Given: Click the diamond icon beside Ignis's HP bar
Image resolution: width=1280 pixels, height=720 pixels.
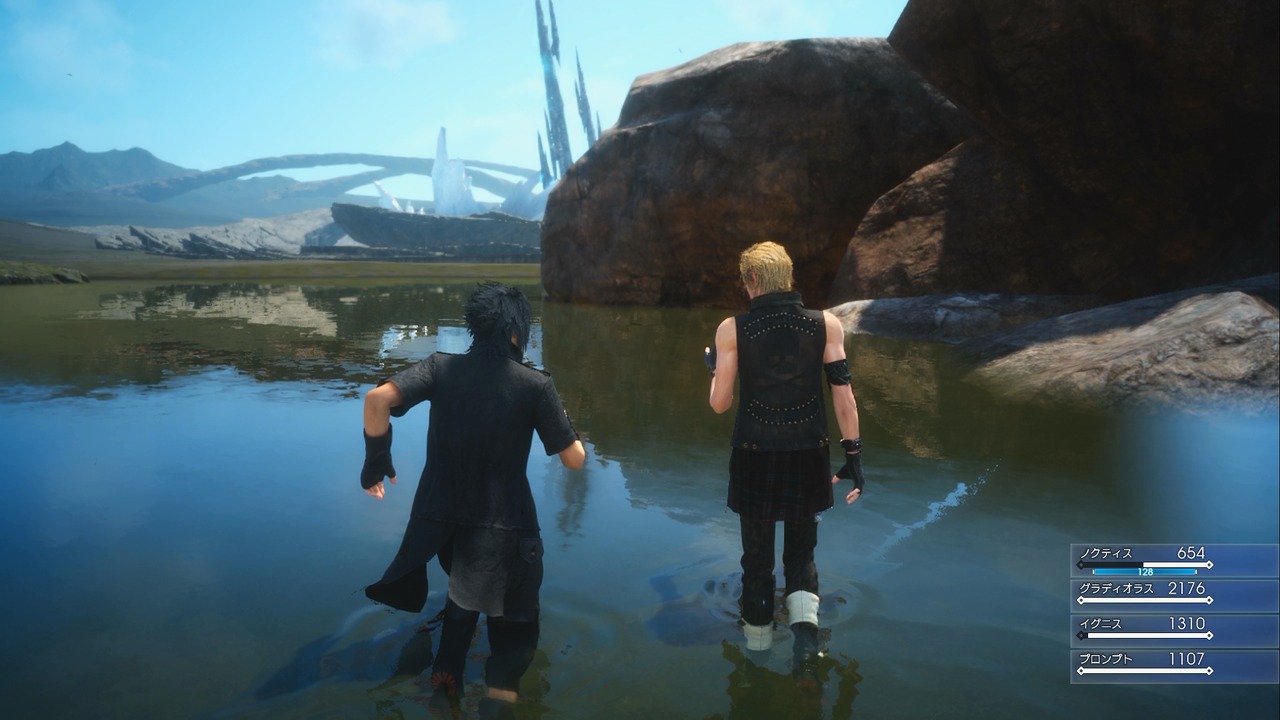Looking at the screenshot, I should point(1081,636).
